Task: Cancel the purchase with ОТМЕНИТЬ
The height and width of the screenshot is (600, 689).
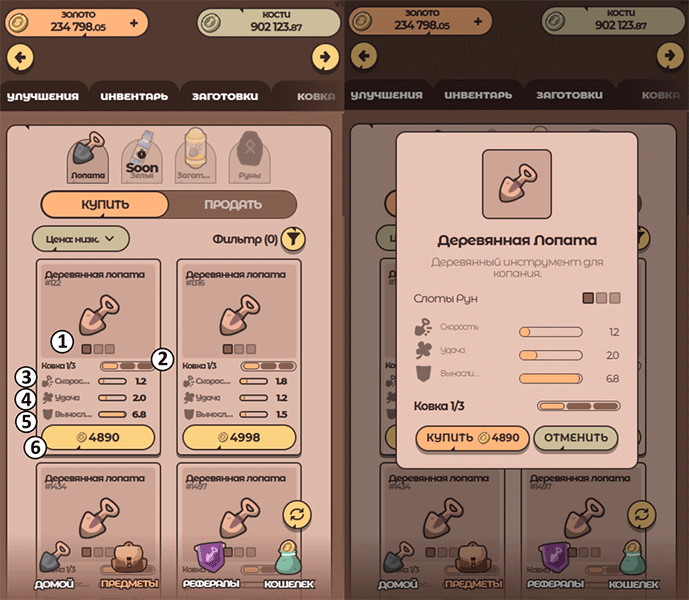Action: (x=576, y=437)
